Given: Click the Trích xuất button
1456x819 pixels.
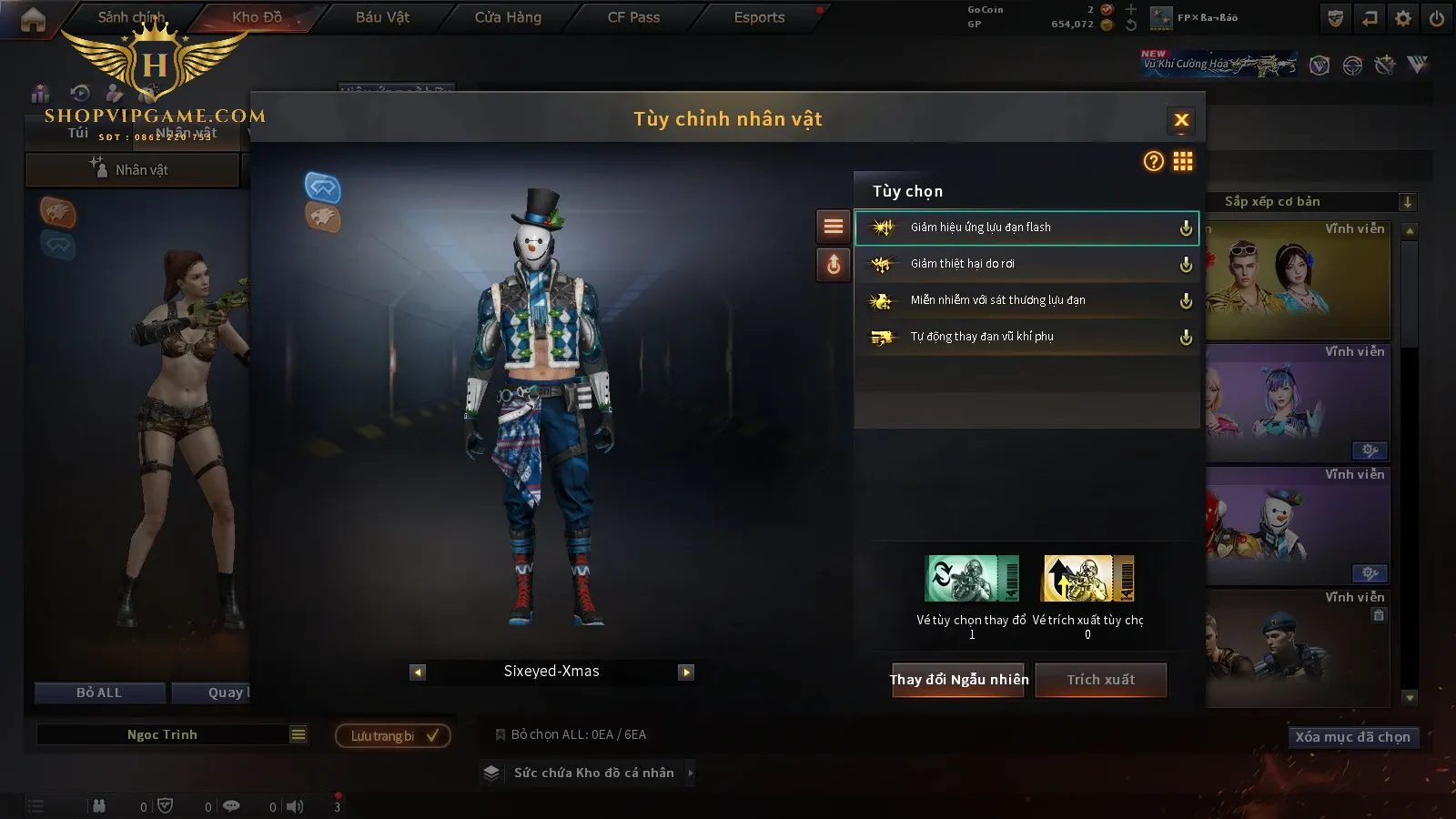Looking at the screenshot, I should 1100,680.
